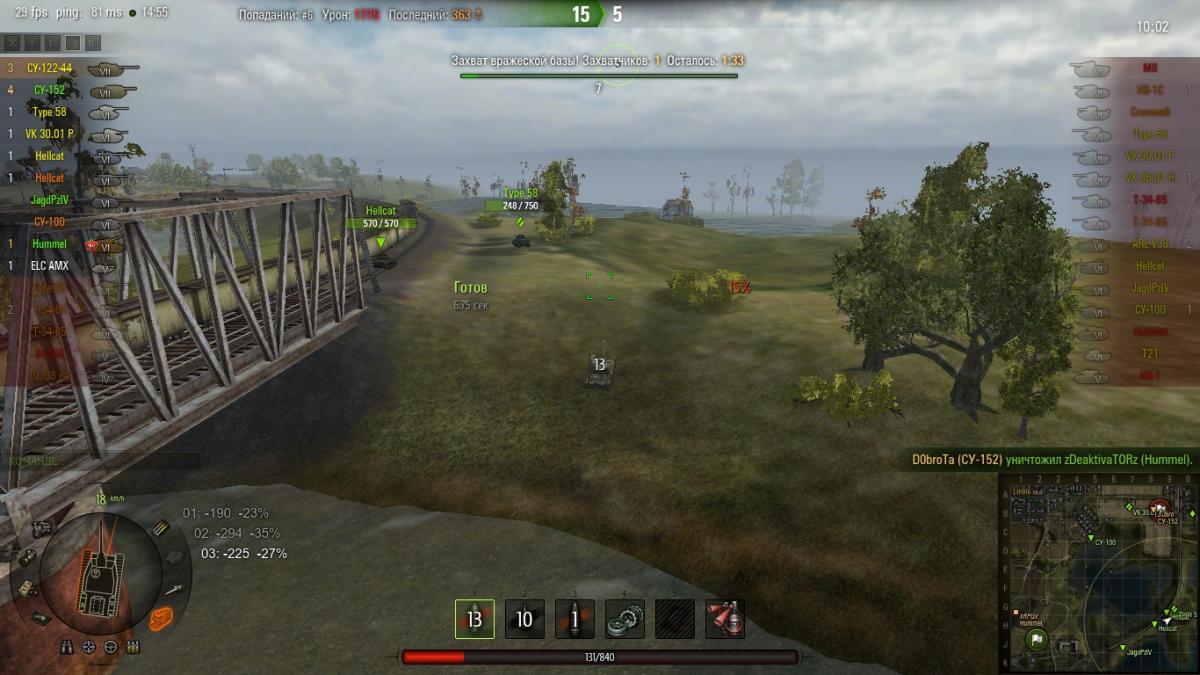
Task: Click the battle minimap
Action: click(1097, 572)
